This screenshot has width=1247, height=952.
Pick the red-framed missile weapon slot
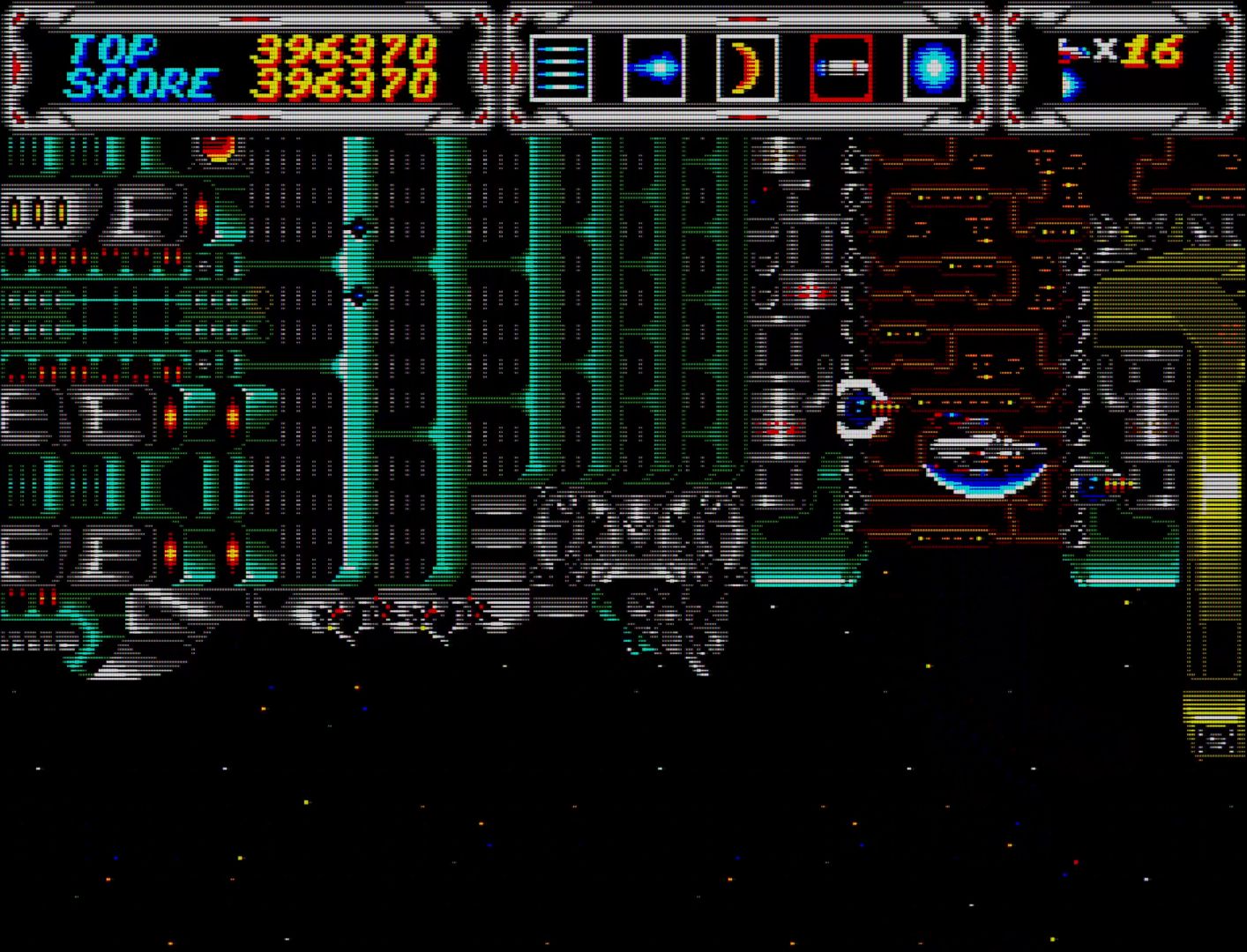tap(841, 68)
